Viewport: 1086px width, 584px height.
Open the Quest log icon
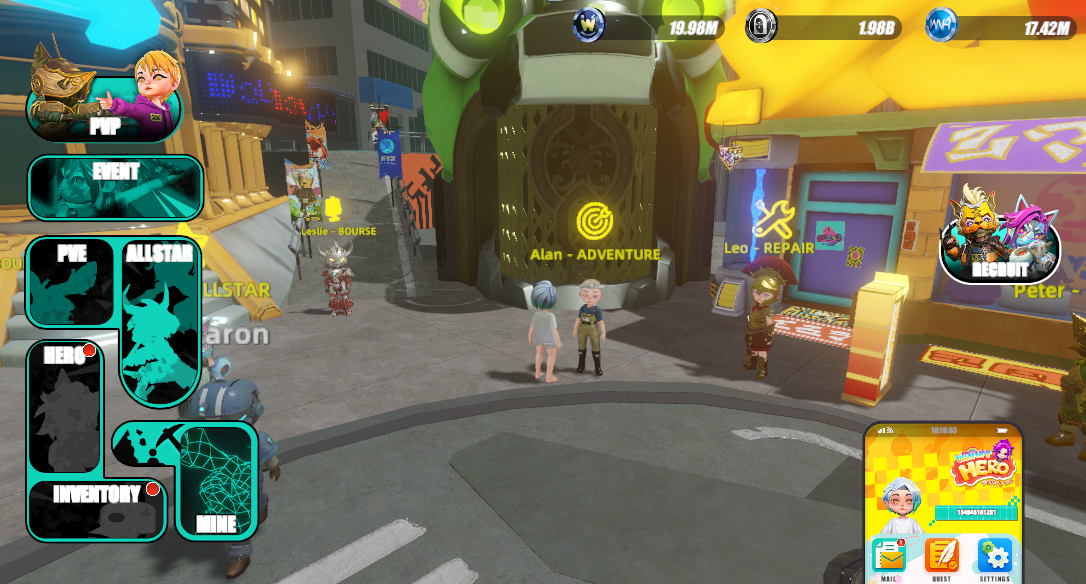[x=941, y=555]
